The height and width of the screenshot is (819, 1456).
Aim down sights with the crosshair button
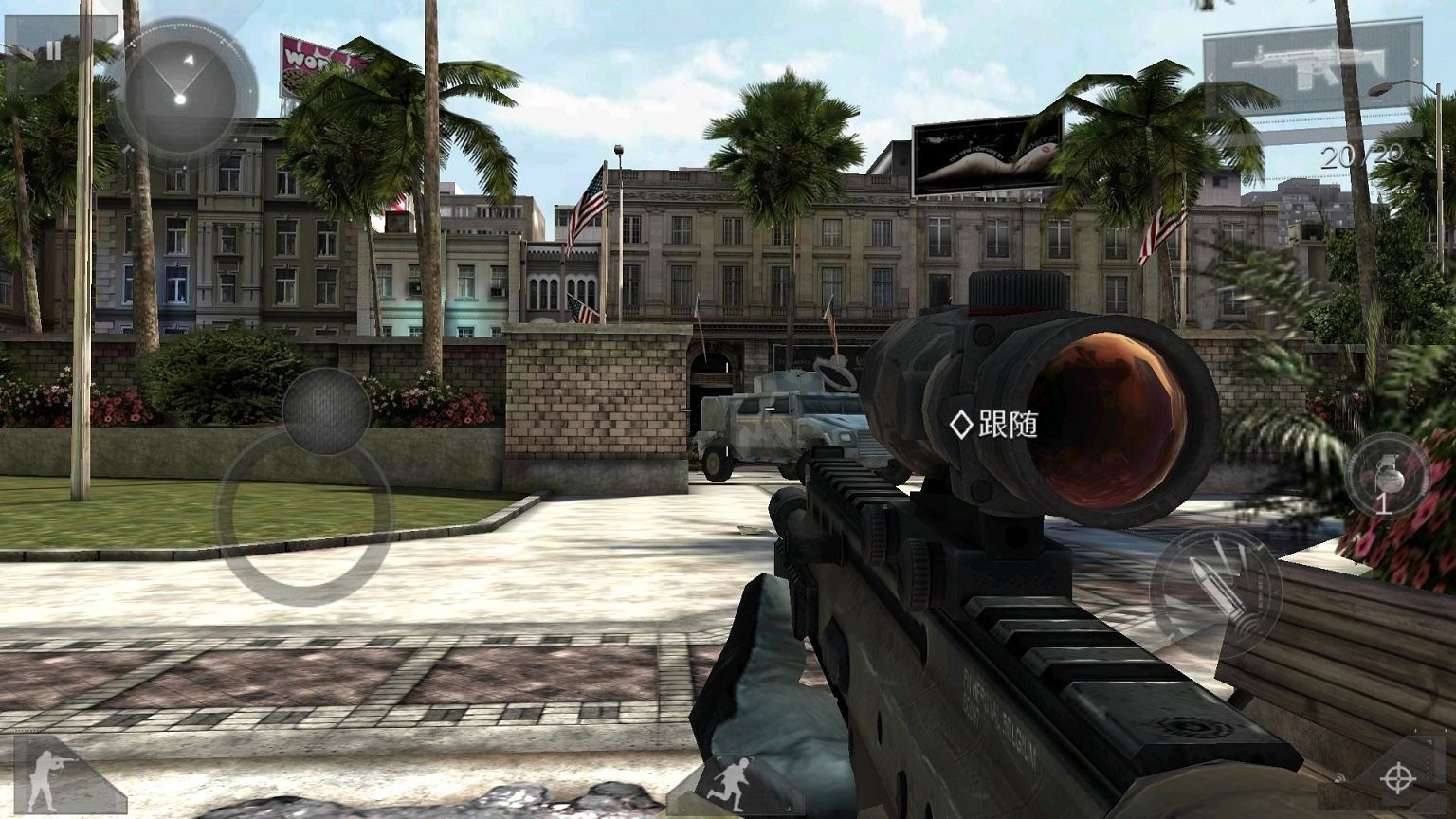[1396, 778]
